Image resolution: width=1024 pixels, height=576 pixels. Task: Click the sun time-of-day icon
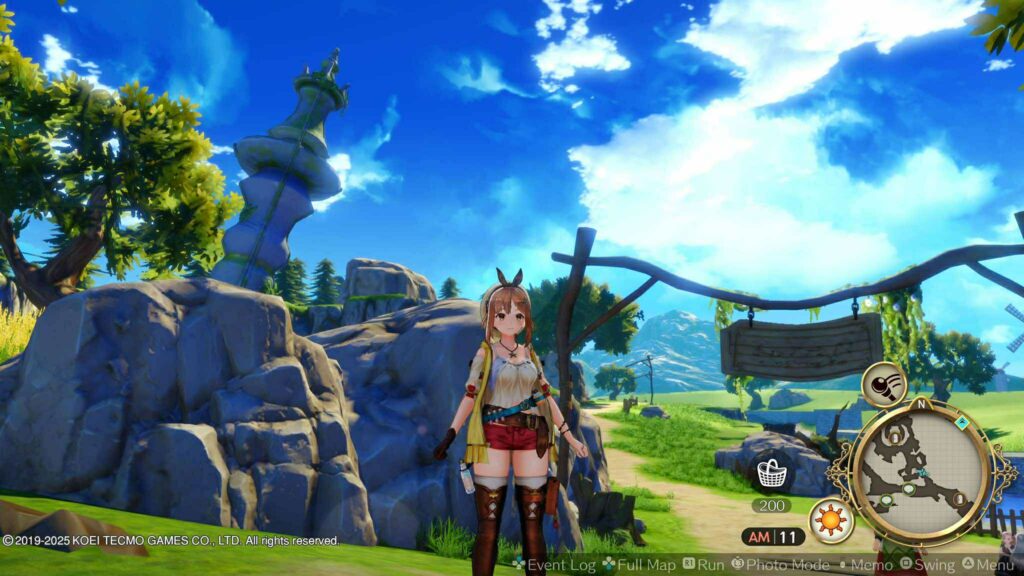(831, 520)
